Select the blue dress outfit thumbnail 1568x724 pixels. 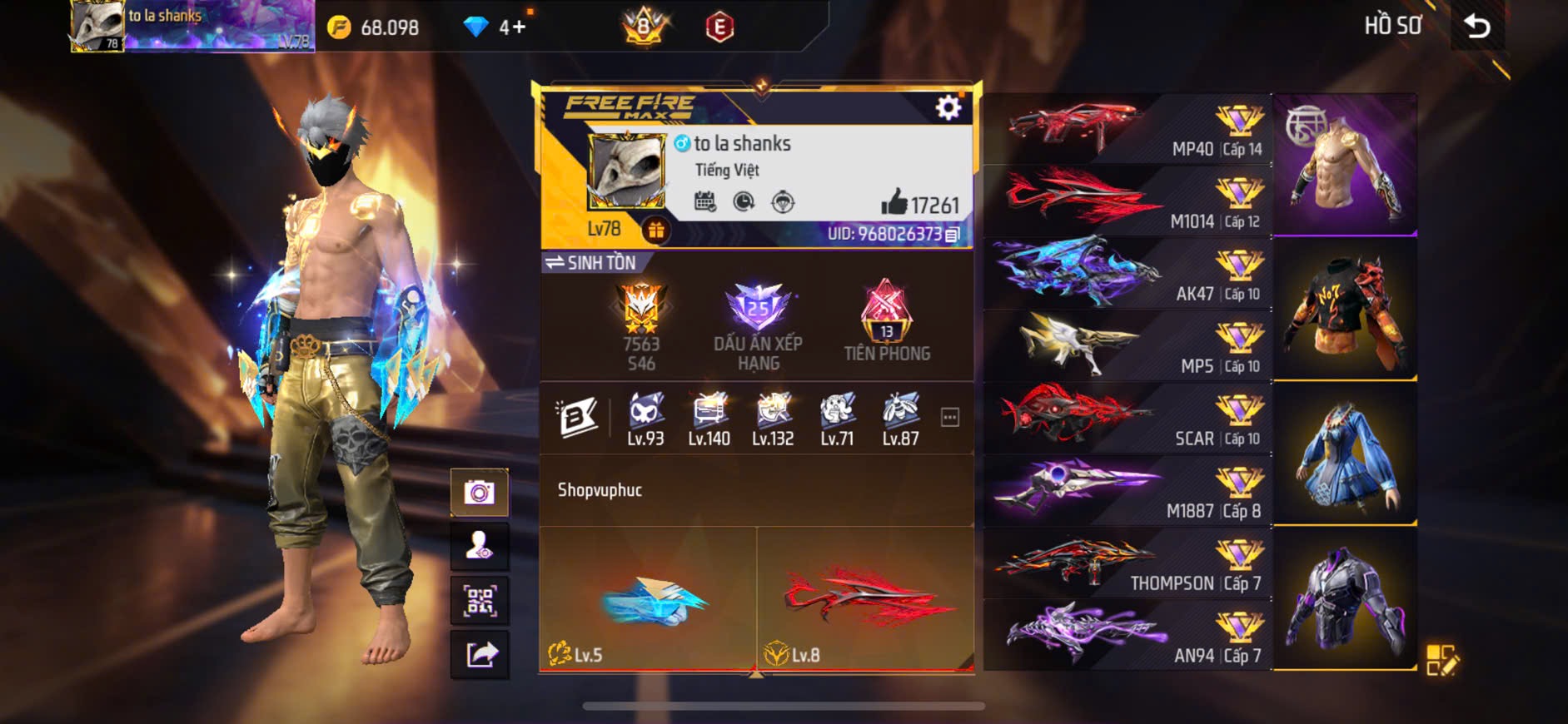1344,454
